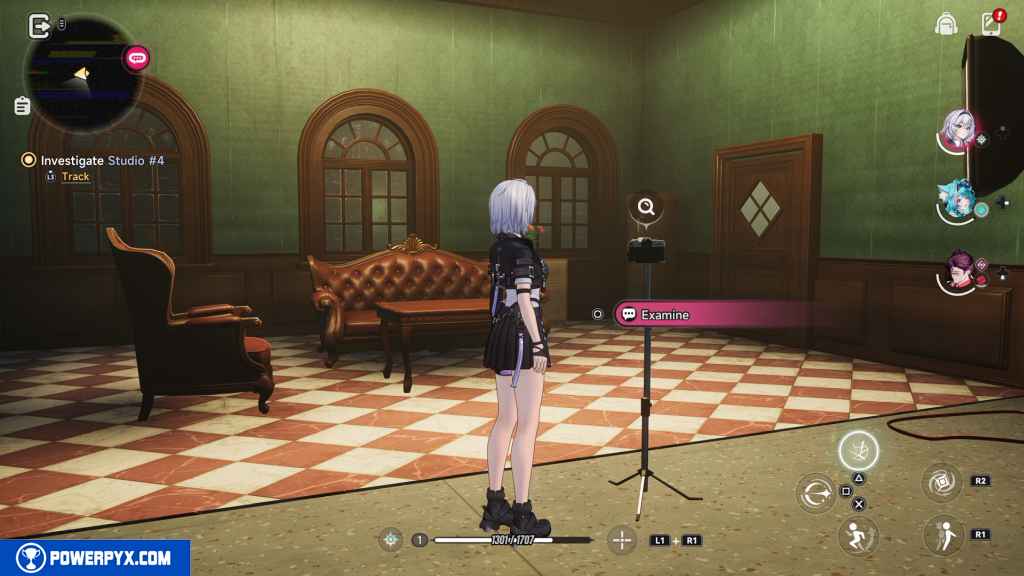Screen dimensions: 1024x576
Task: Click the crosshair icon beside the health bar
Action: click(623, 540)
